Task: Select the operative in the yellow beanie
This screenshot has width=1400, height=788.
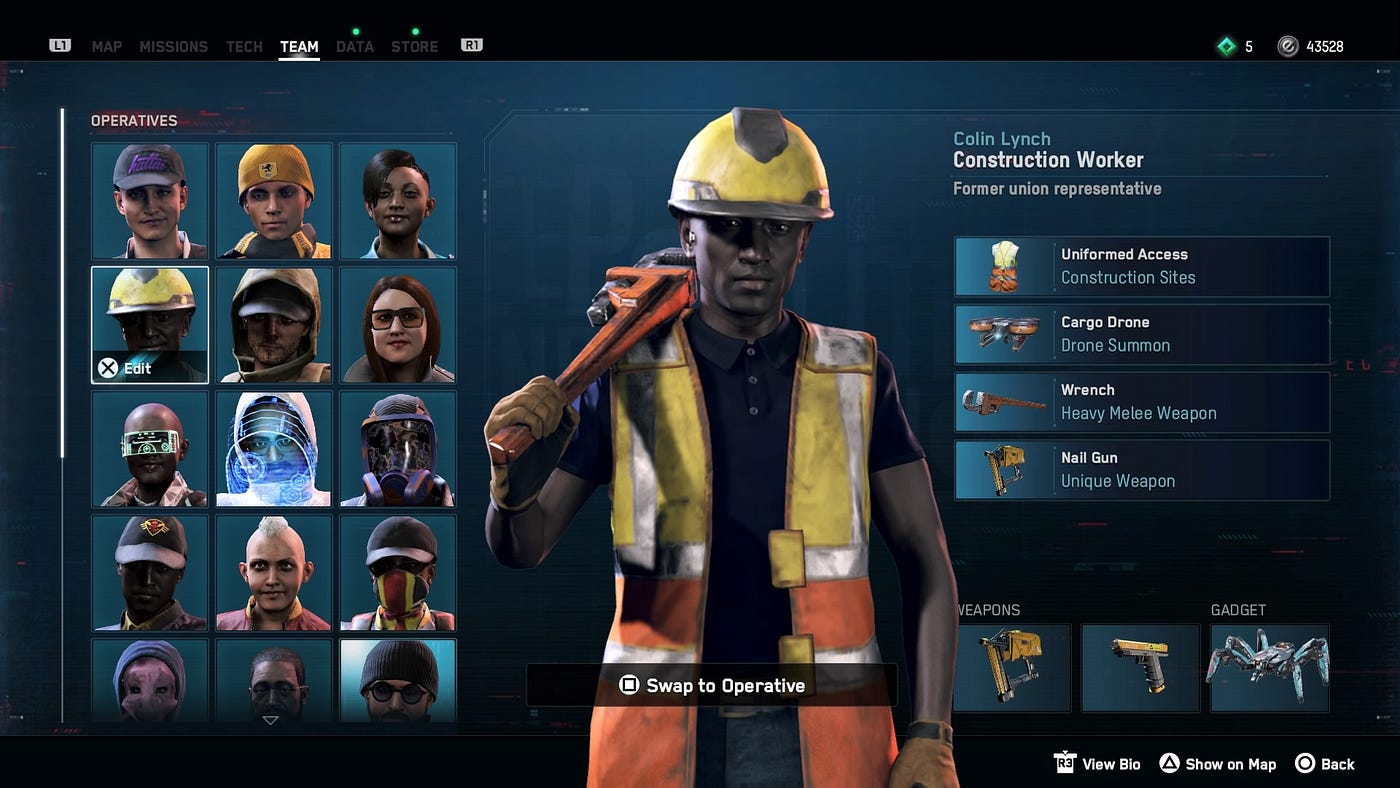Action: (274, 201)
